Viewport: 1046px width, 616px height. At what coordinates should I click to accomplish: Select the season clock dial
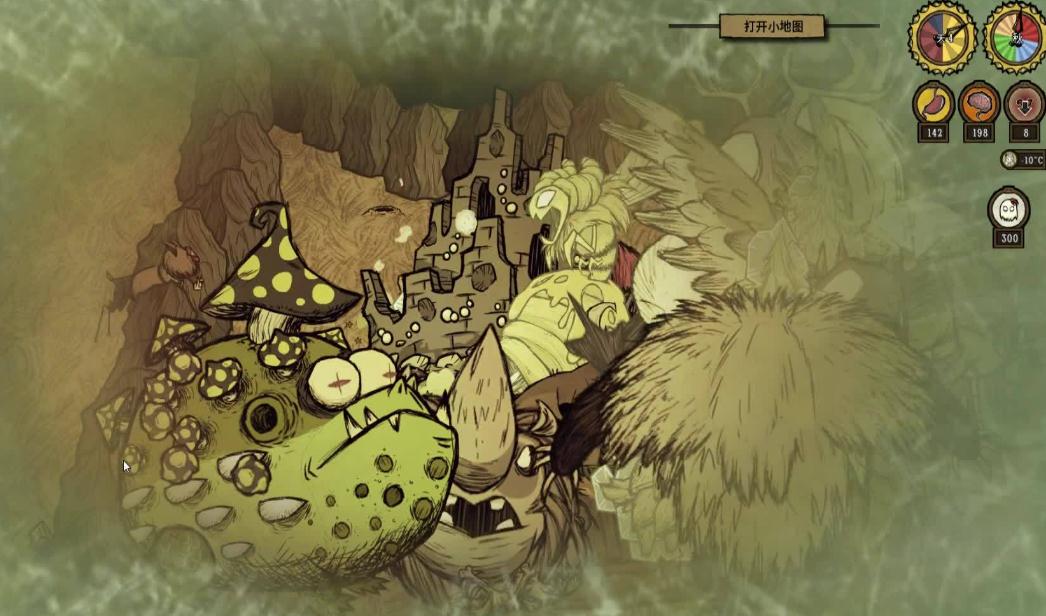click(1014, 38)
